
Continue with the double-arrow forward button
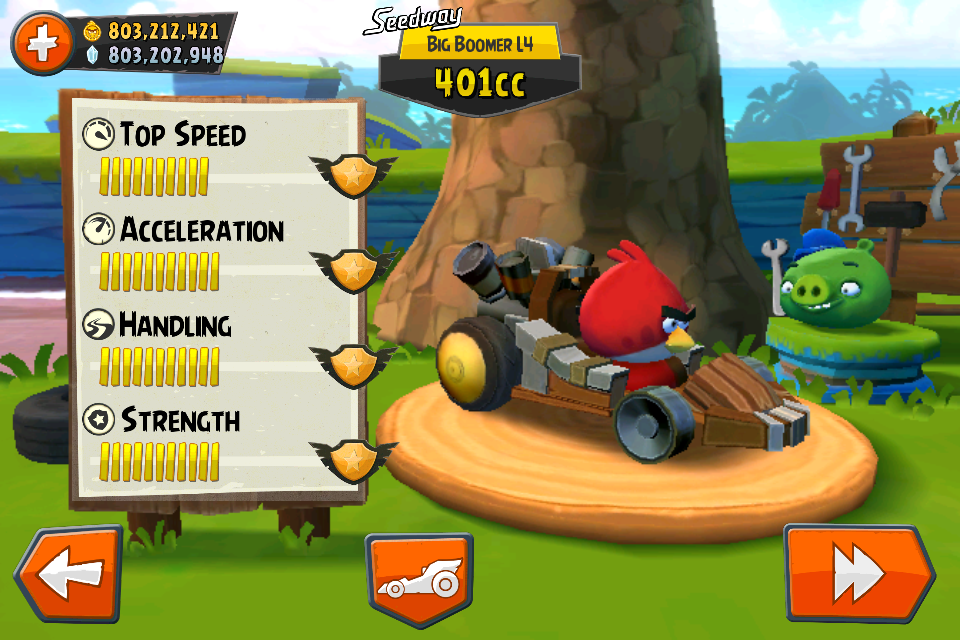coord(858,574)
